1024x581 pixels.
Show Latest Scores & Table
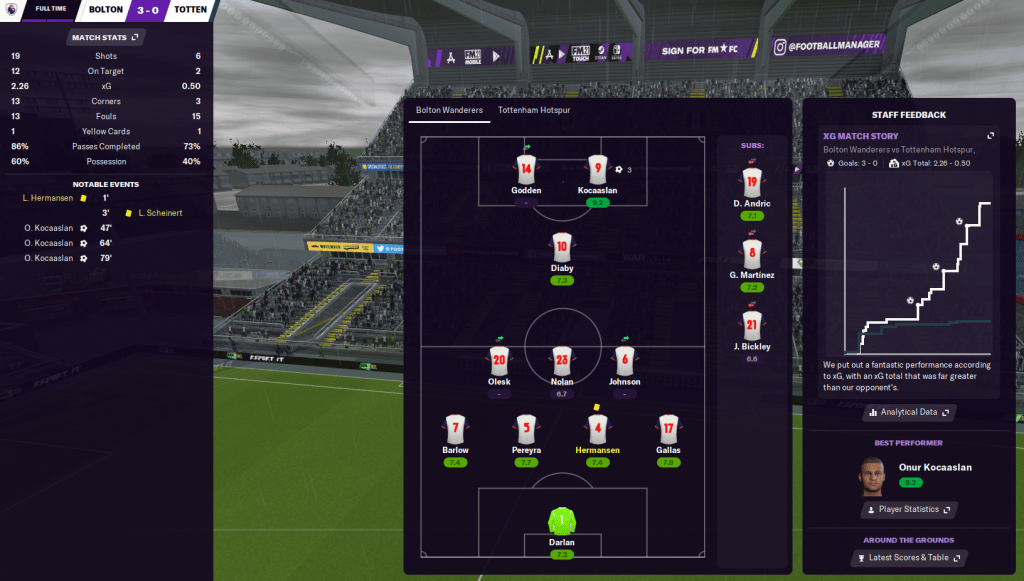(908, 558)
